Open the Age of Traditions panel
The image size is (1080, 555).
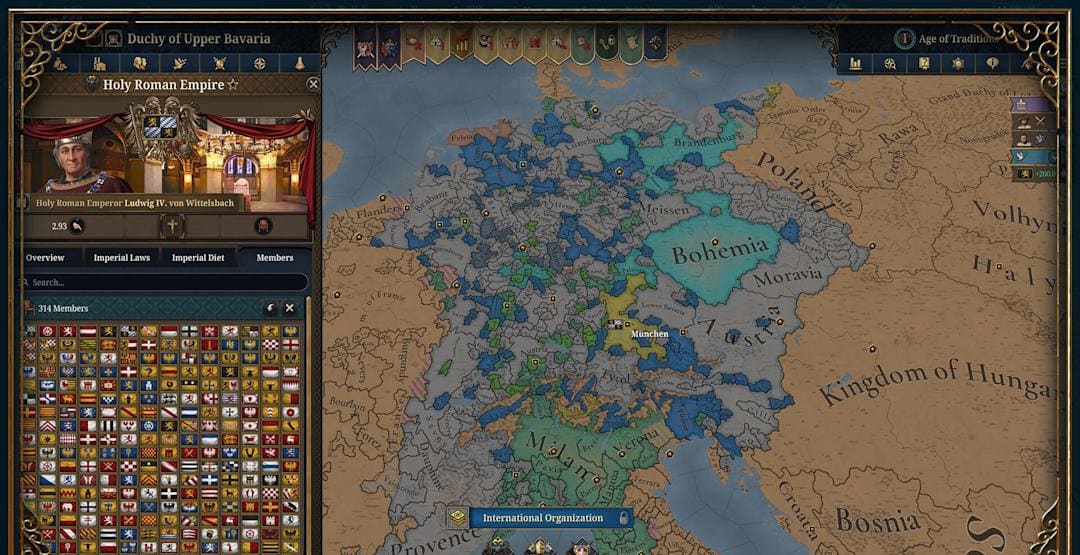[x=957, y=39]
